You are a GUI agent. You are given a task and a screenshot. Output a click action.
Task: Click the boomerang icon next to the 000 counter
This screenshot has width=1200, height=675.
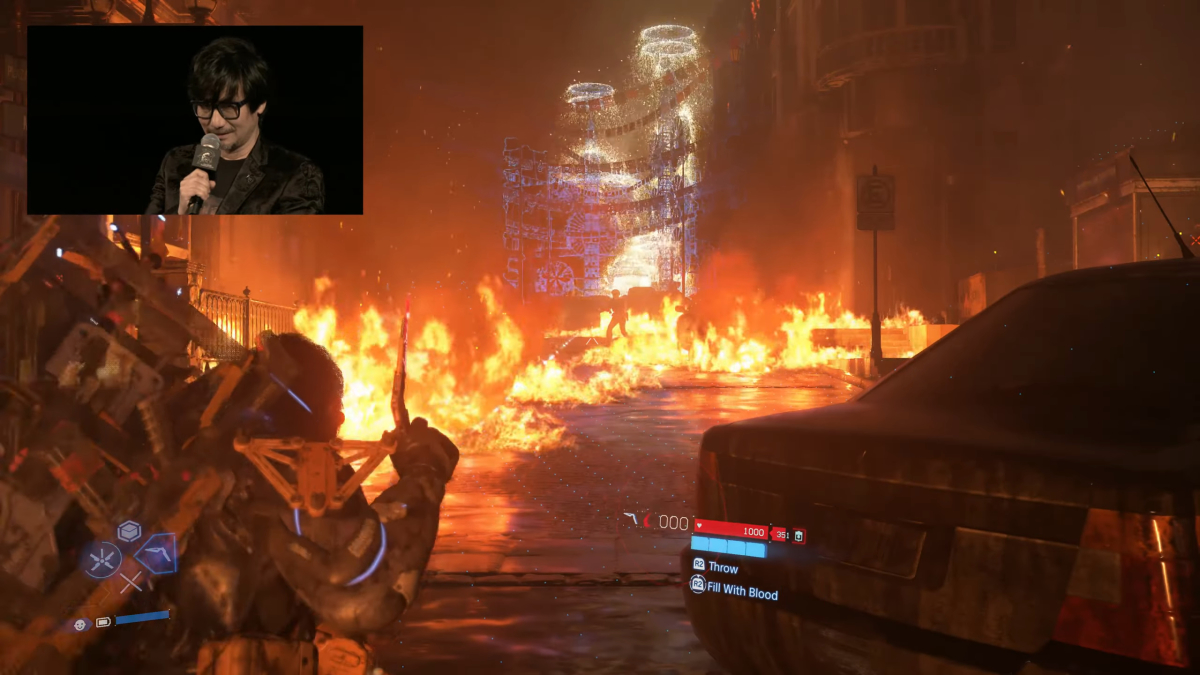(632, 520)
